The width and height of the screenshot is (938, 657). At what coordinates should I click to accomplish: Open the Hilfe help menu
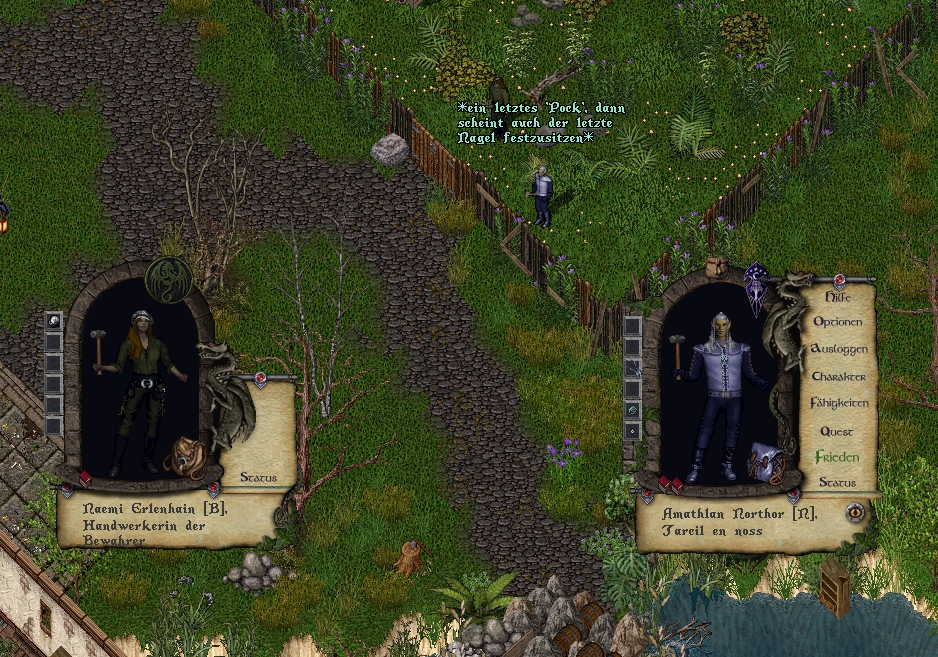[837, 297]
